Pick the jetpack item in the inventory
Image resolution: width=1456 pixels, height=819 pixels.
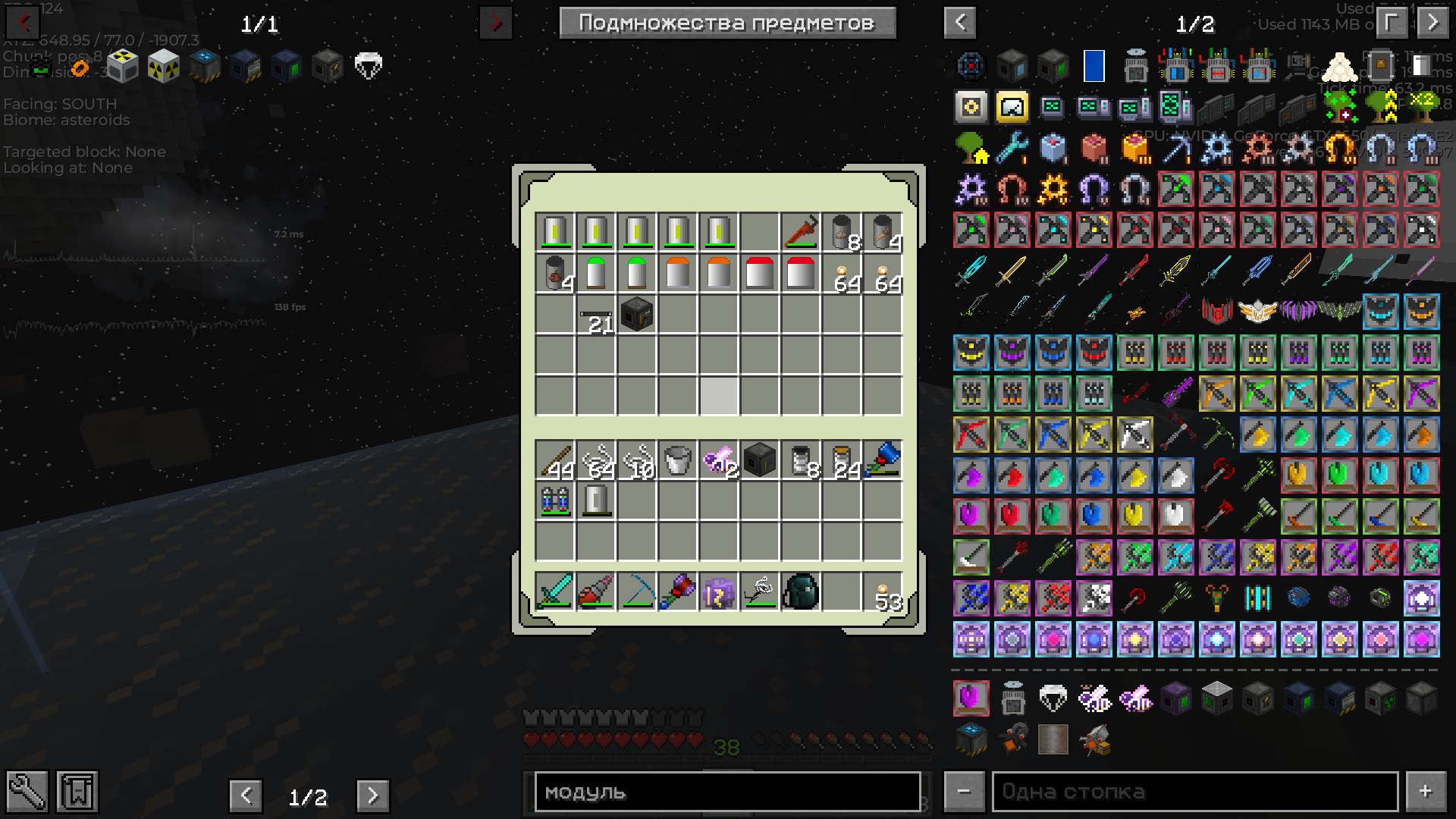click(554, 500)
